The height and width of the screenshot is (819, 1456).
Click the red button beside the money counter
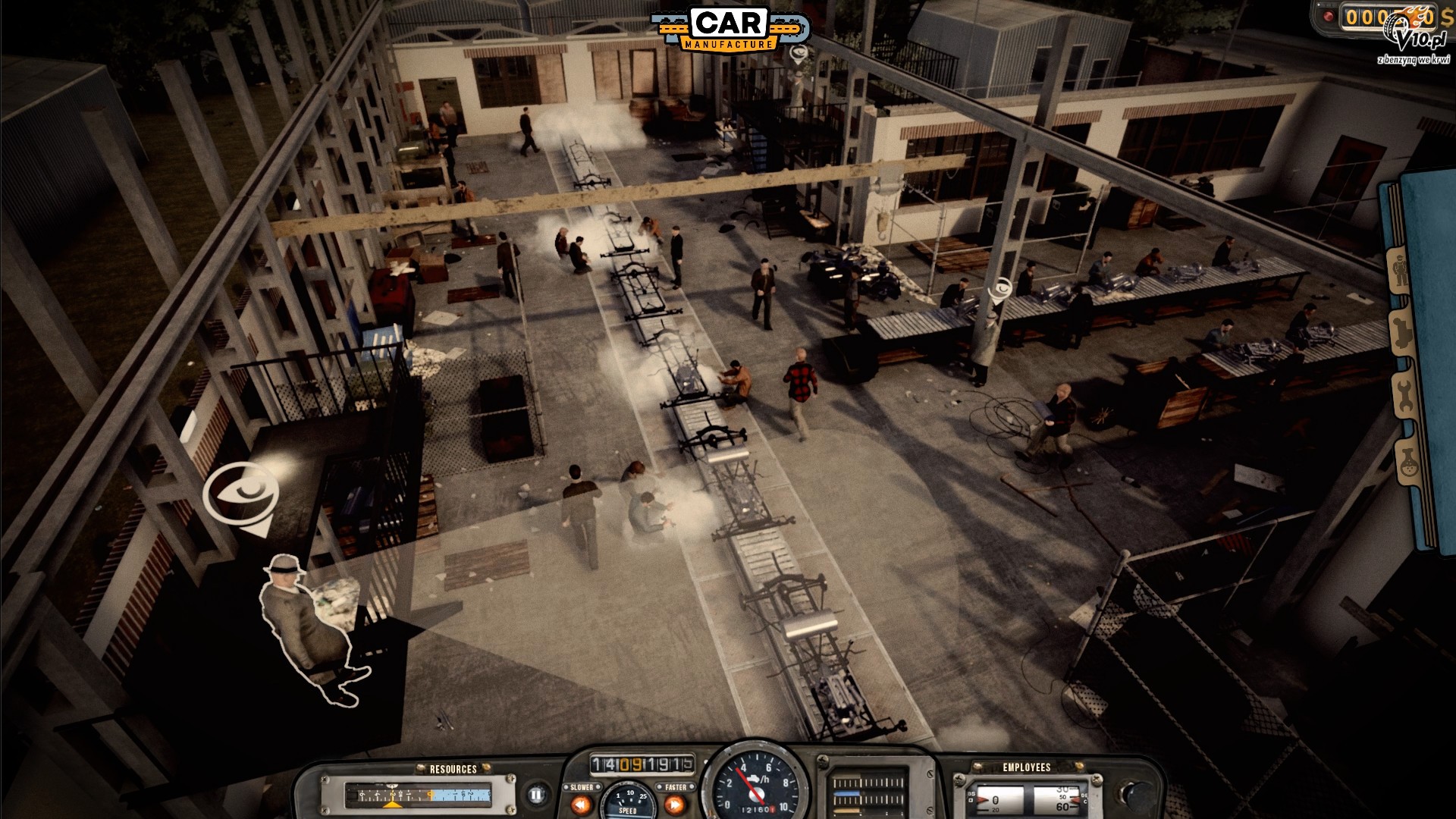pos(1328,16)
